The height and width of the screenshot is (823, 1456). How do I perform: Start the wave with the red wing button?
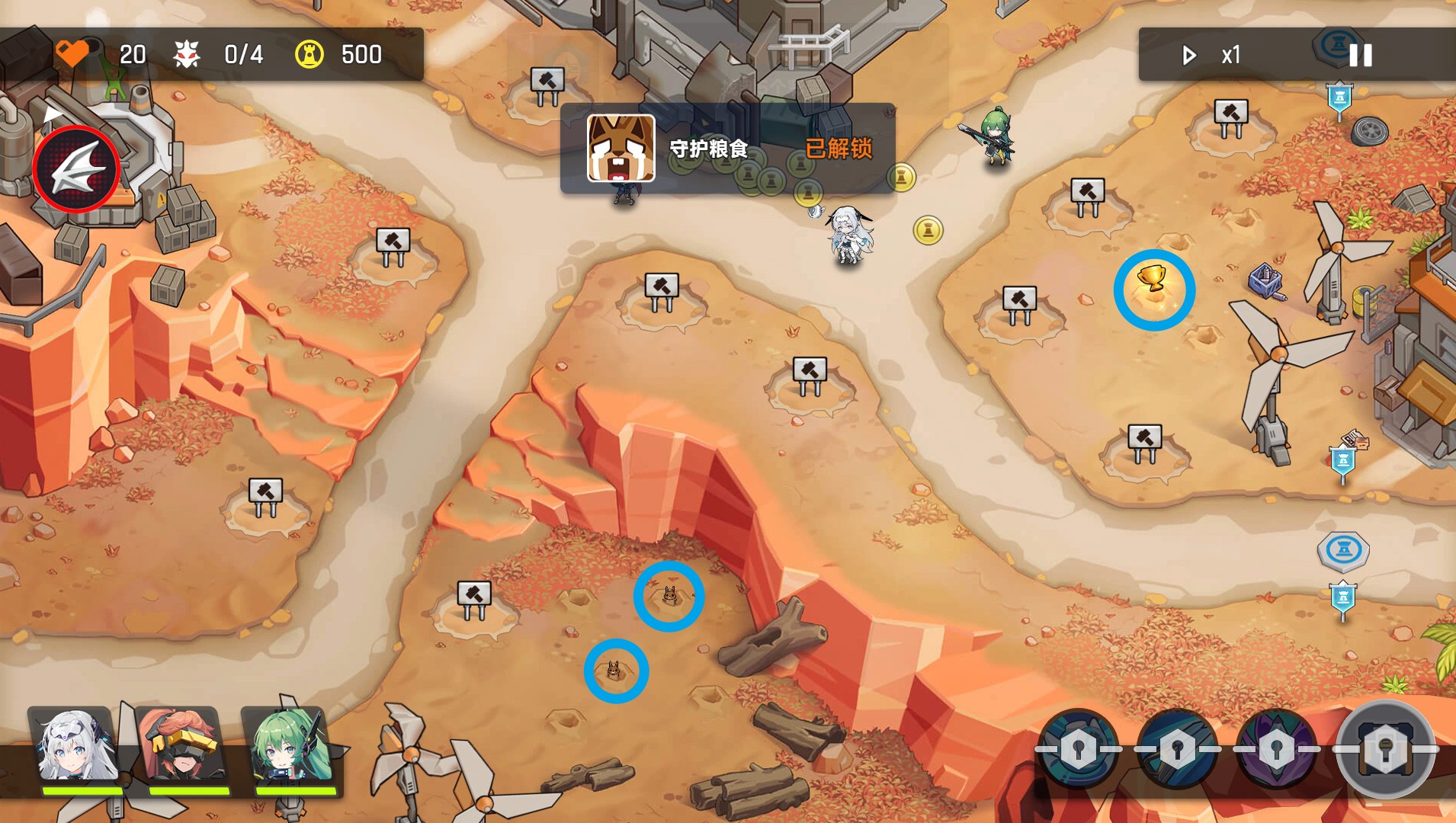[x=76, y=169]
